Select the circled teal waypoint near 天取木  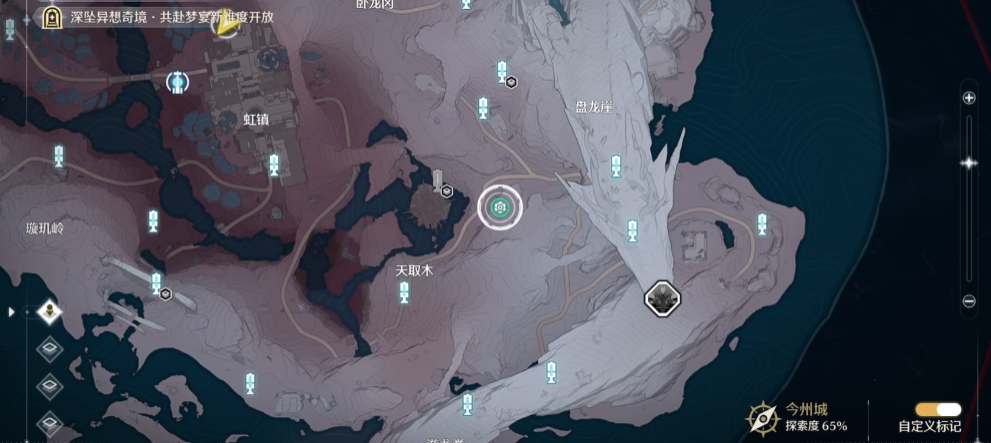click(499, 208)
